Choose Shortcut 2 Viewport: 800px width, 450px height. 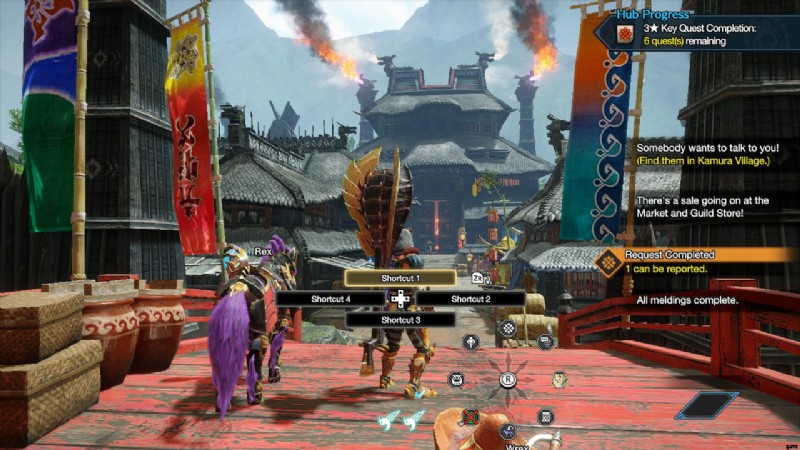tap(470, 298)
